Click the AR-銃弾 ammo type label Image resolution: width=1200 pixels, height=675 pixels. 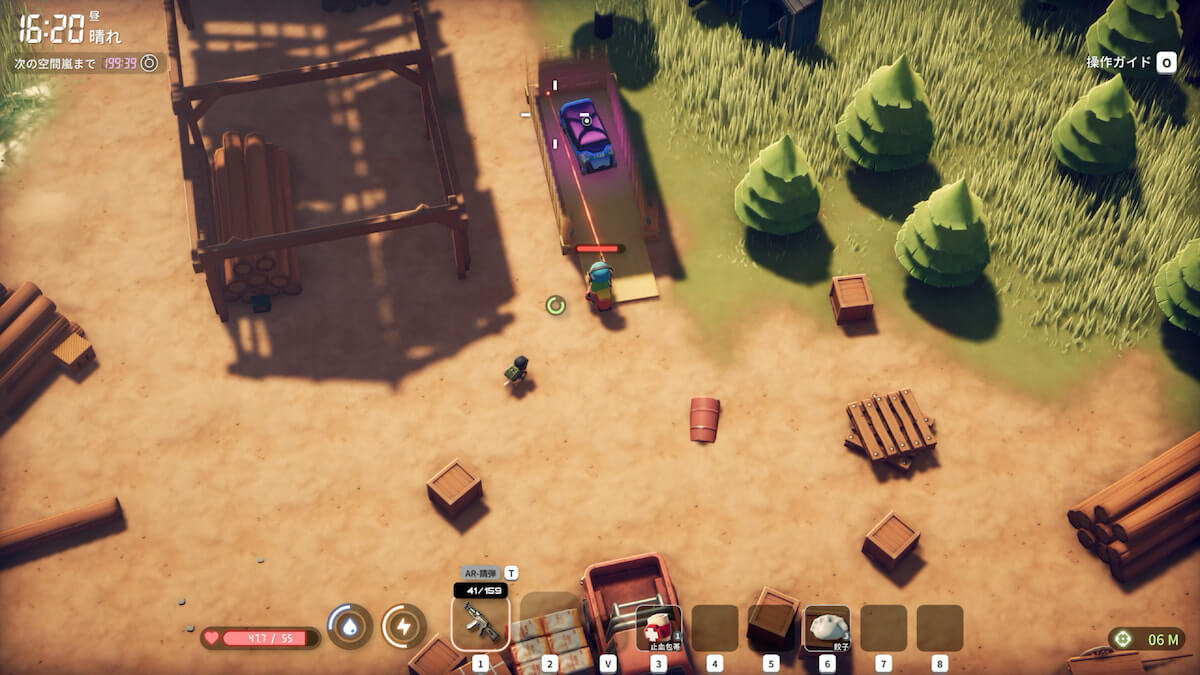coord(482,573)
